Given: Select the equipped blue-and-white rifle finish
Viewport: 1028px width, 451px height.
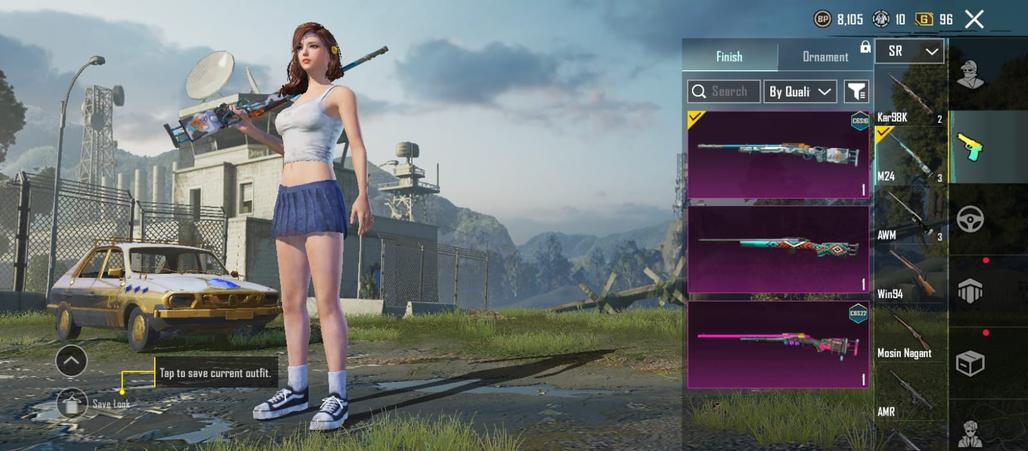Looking at the screenshot, I should (x=778, y=155).
